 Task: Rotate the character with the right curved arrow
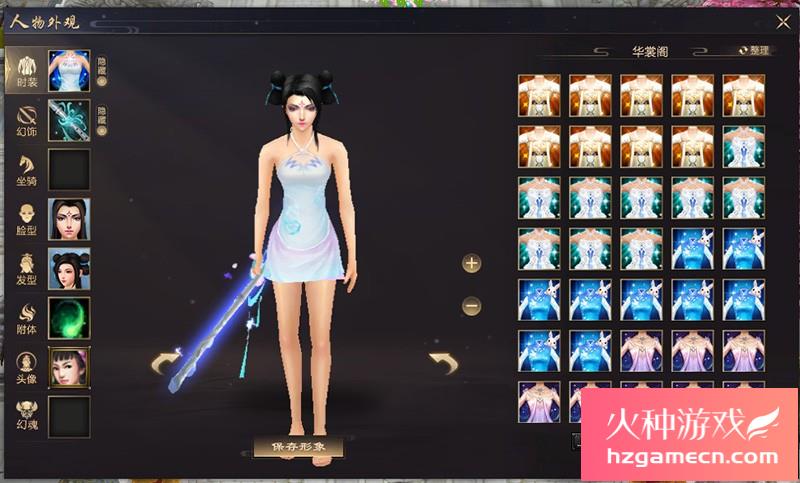click(442, 362)
